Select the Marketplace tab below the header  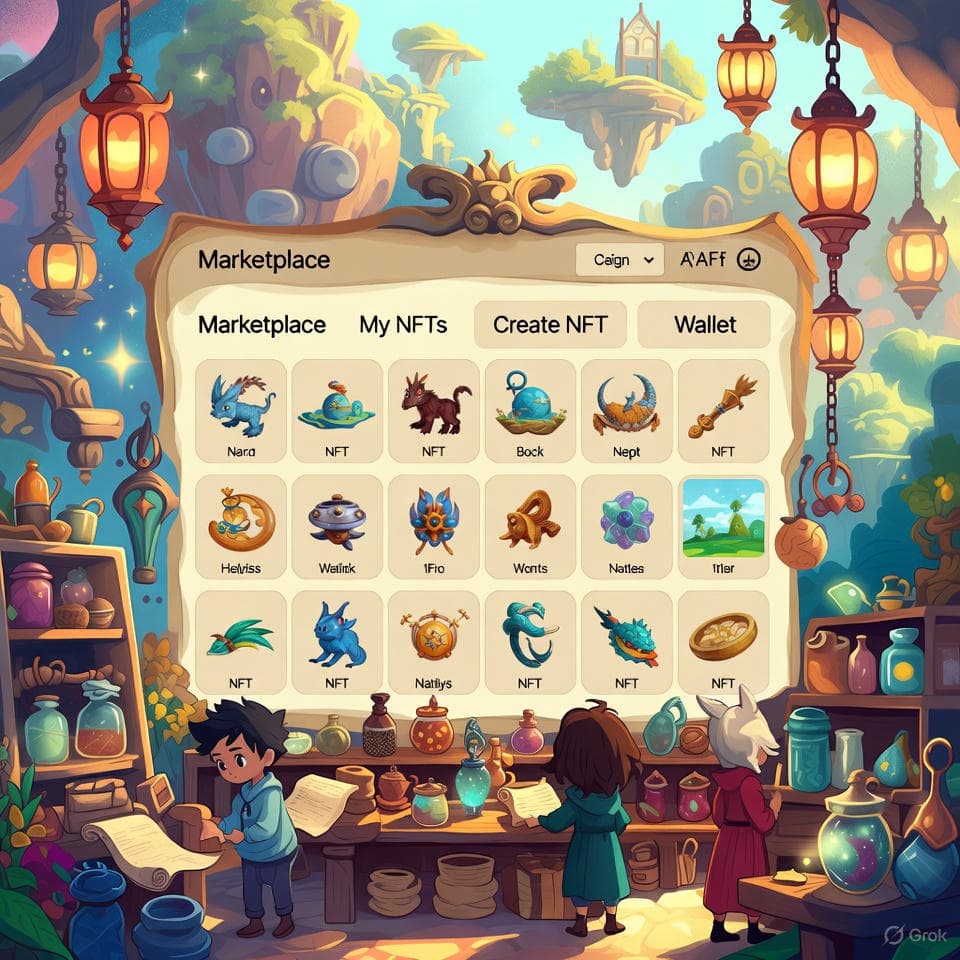(x=262, y=325)
